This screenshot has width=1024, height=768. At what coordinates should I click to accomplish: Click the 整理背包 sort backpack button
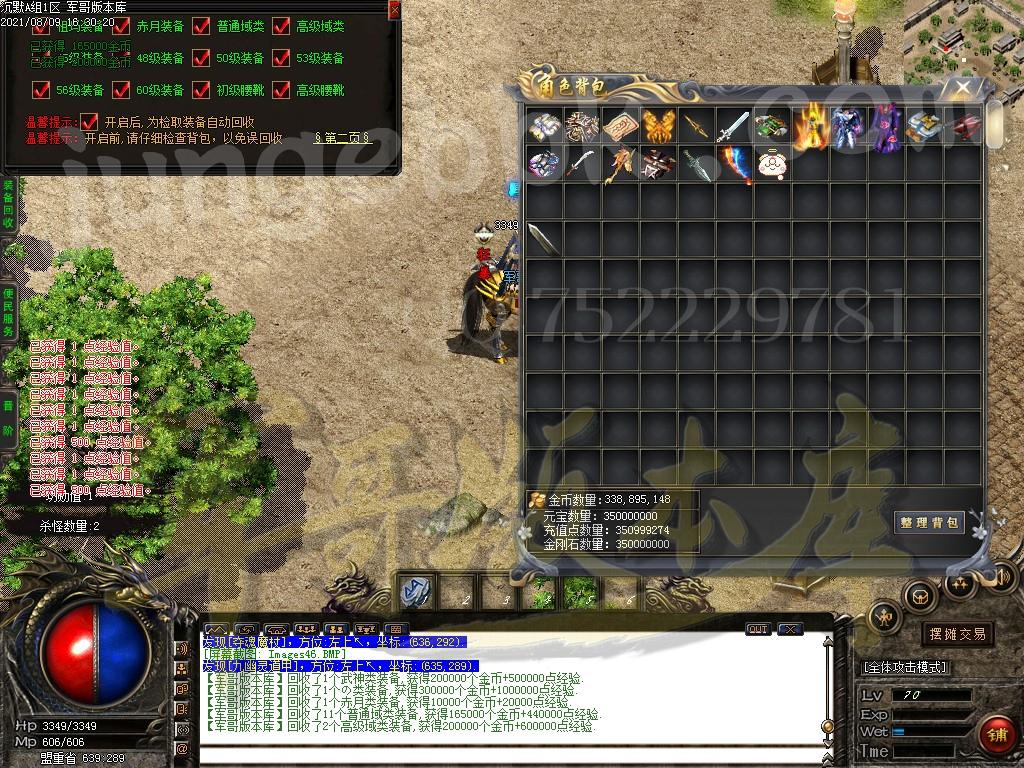click(x=929, y=522)
